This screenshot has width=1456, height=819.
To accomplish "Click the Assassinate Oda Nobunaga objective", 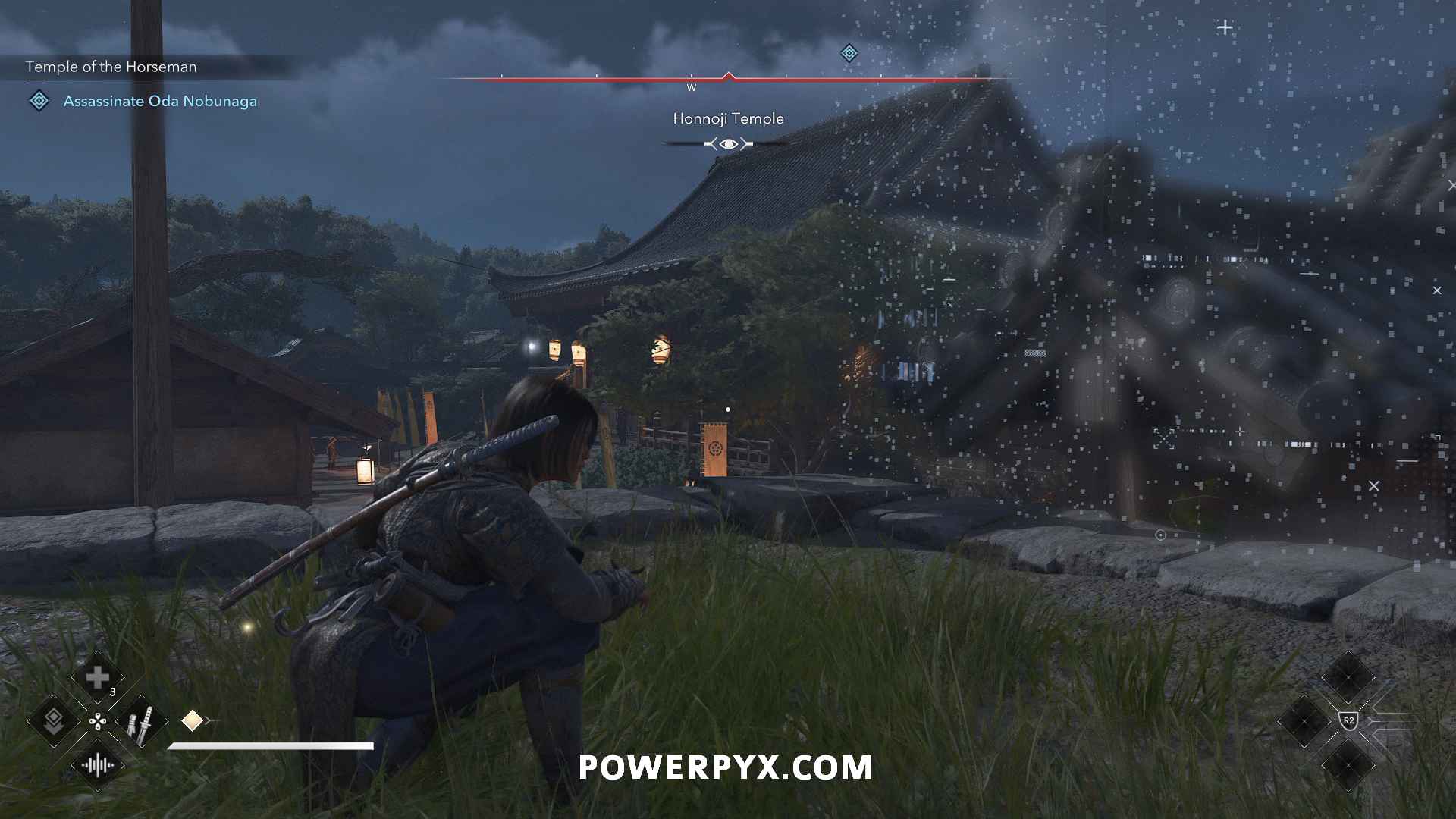I will (160, 101).
